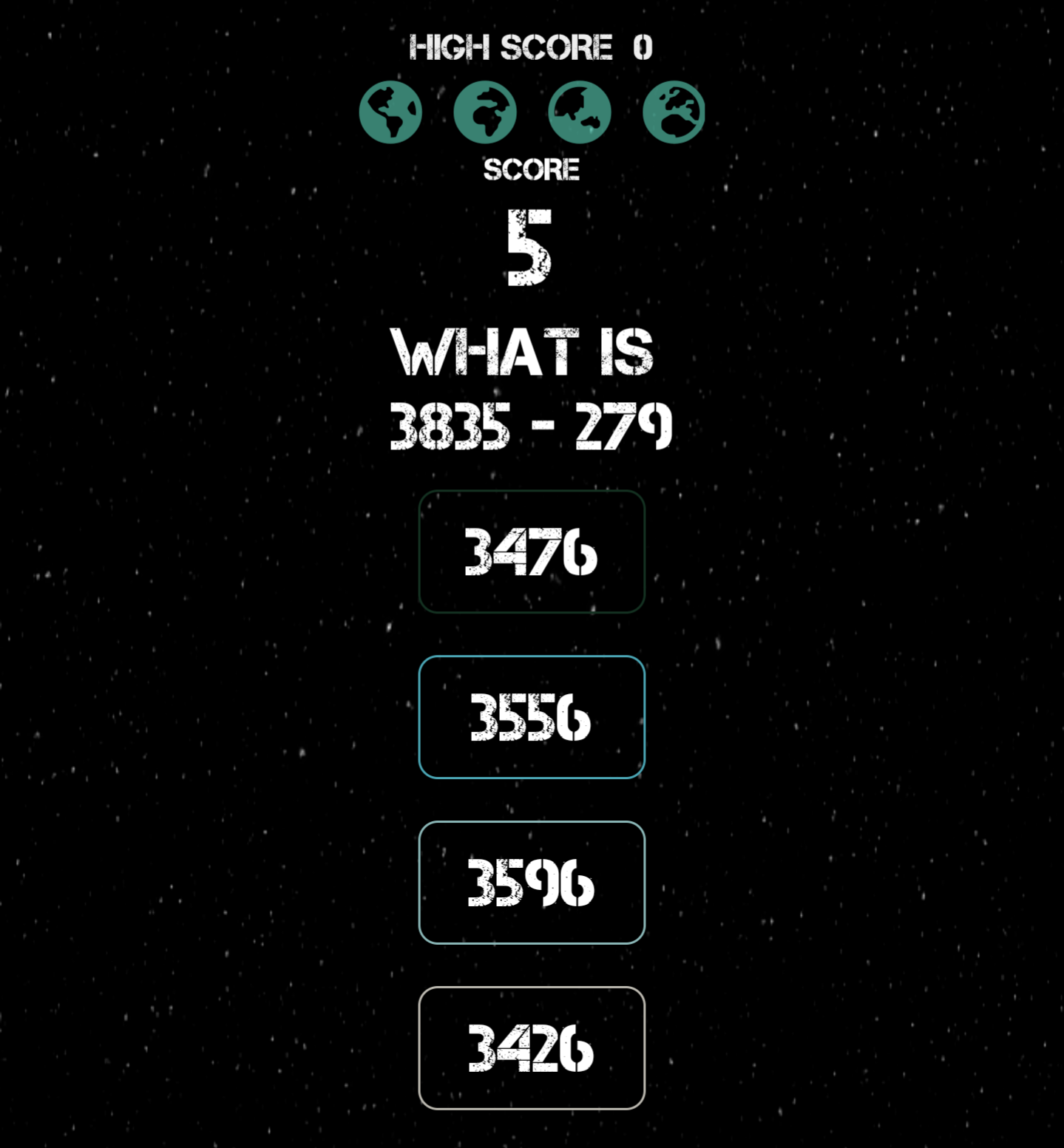Click the globe icon under HIGH SCORE
This screenshot has width=1064, height=1148.
click(486, 111)
